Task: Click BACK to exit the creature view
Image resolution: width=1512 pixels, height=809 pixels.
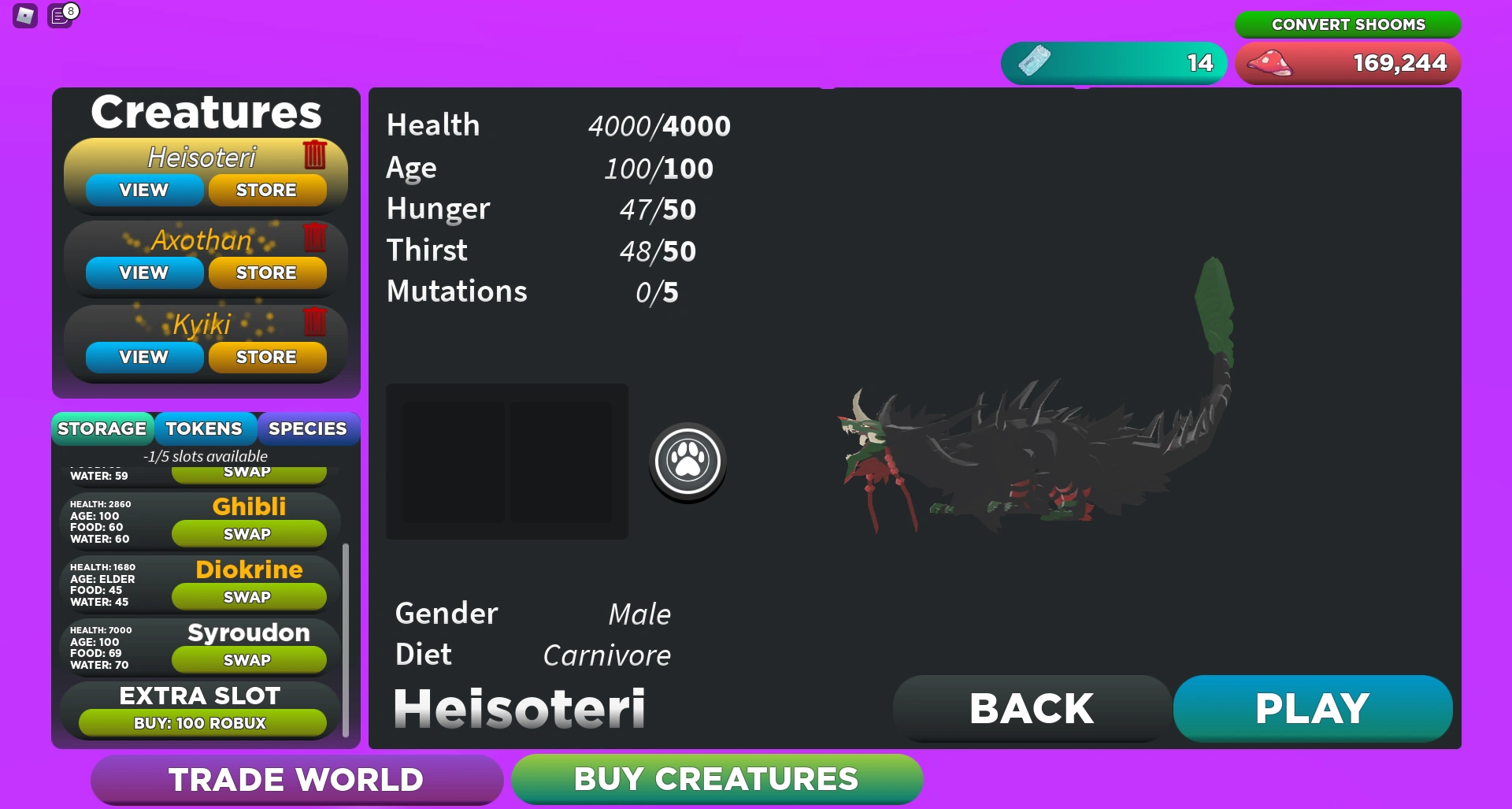Action: (1031, 707)
